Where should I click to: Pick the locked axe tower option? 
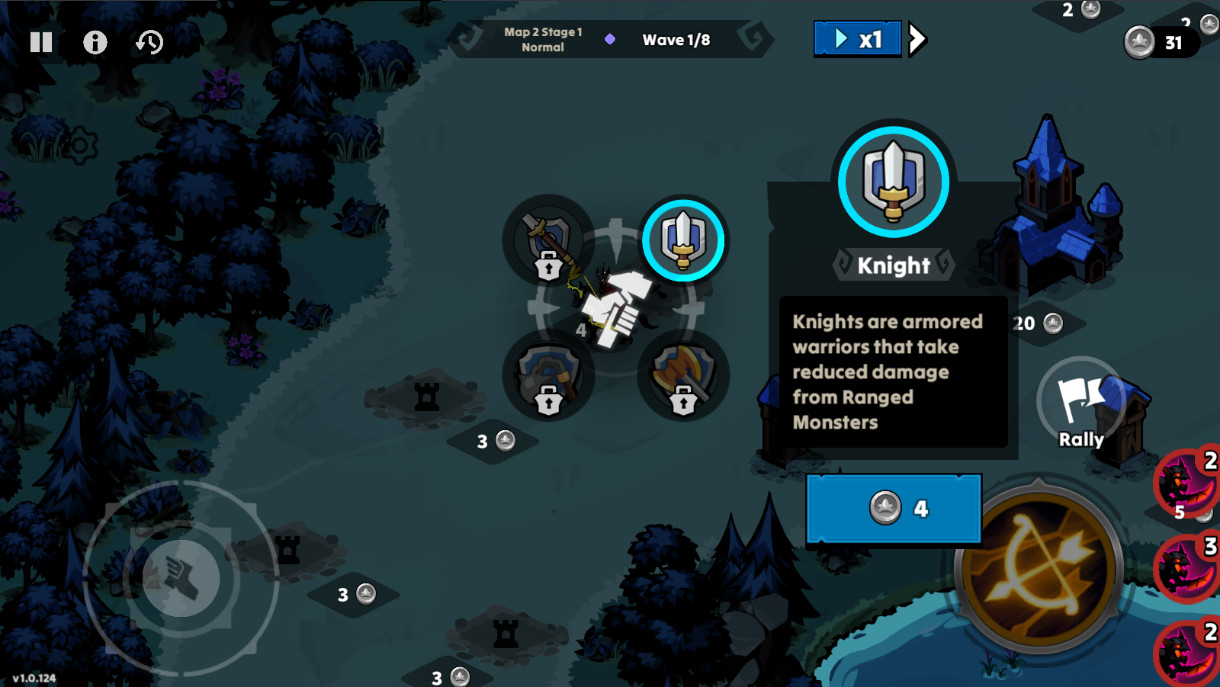(x=683, y=376)
